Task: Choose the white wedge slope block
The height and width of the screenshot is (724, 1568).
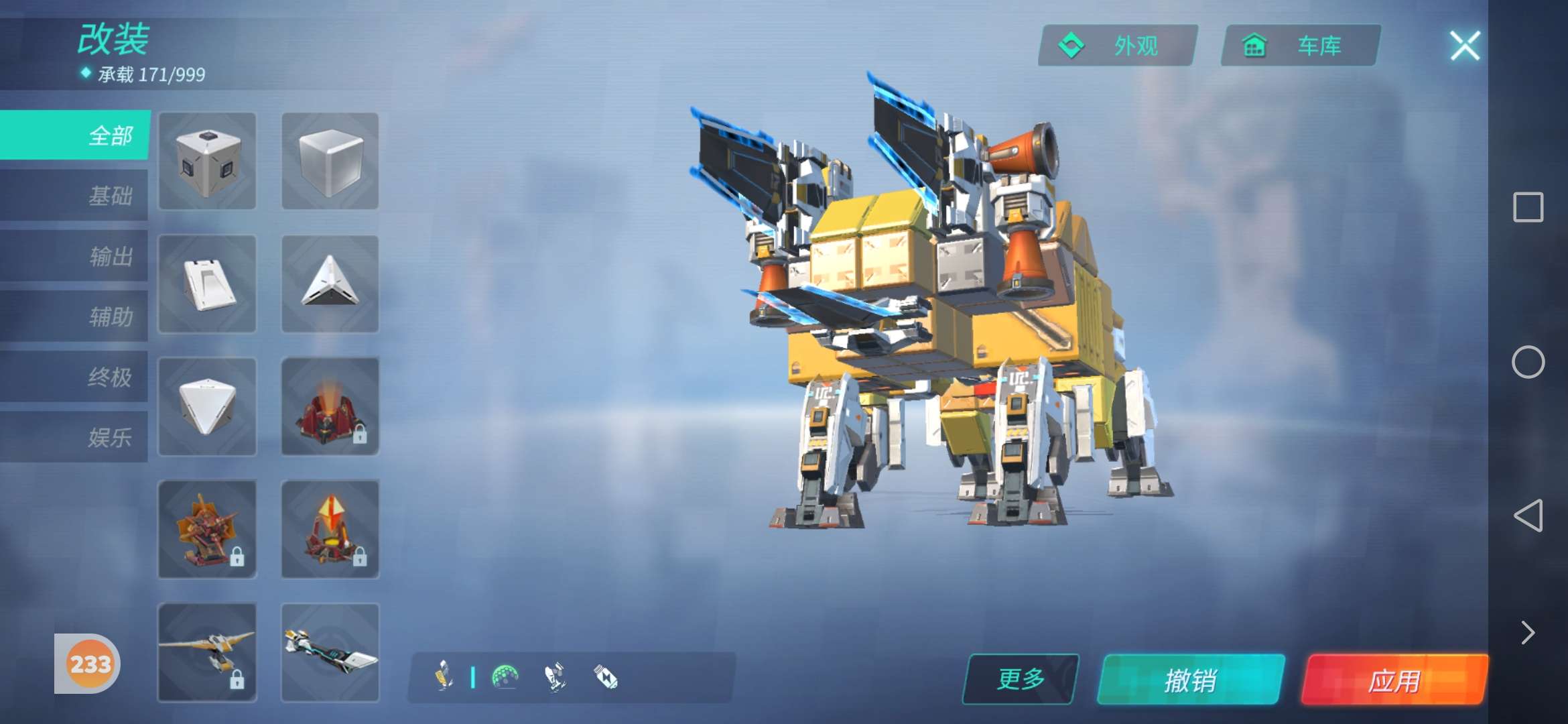Action: 208,284
